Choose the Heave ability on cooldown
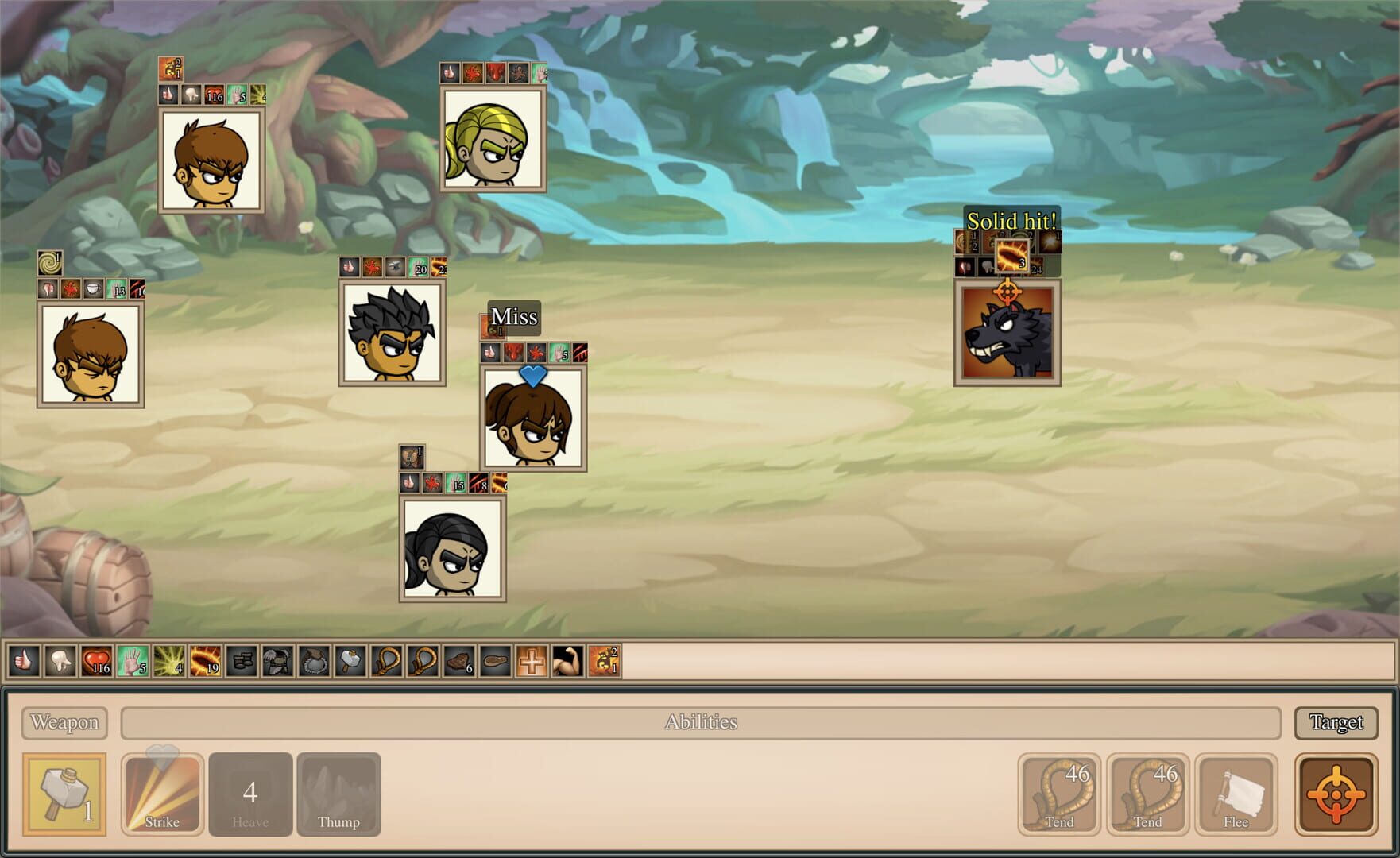Image resolution: width=1400 pixels, height=858 pixels. 250,794
